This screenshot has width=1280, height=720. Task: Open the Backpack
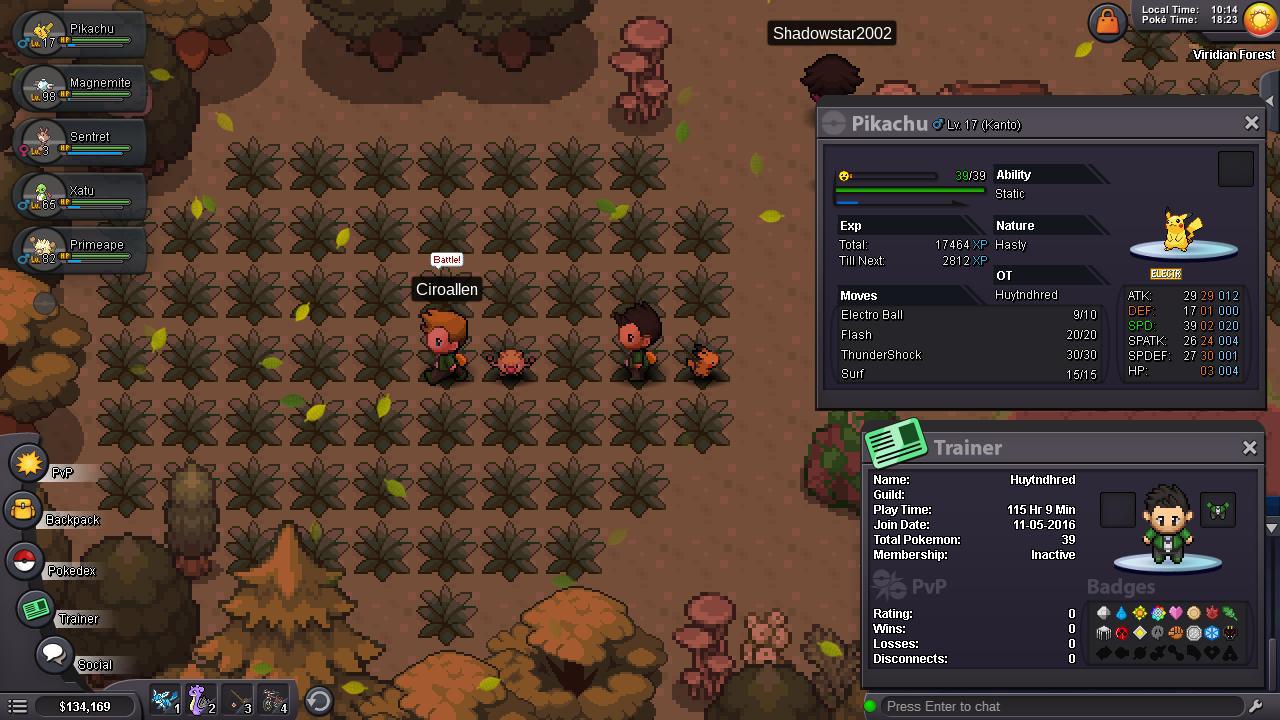coord(24,511)
